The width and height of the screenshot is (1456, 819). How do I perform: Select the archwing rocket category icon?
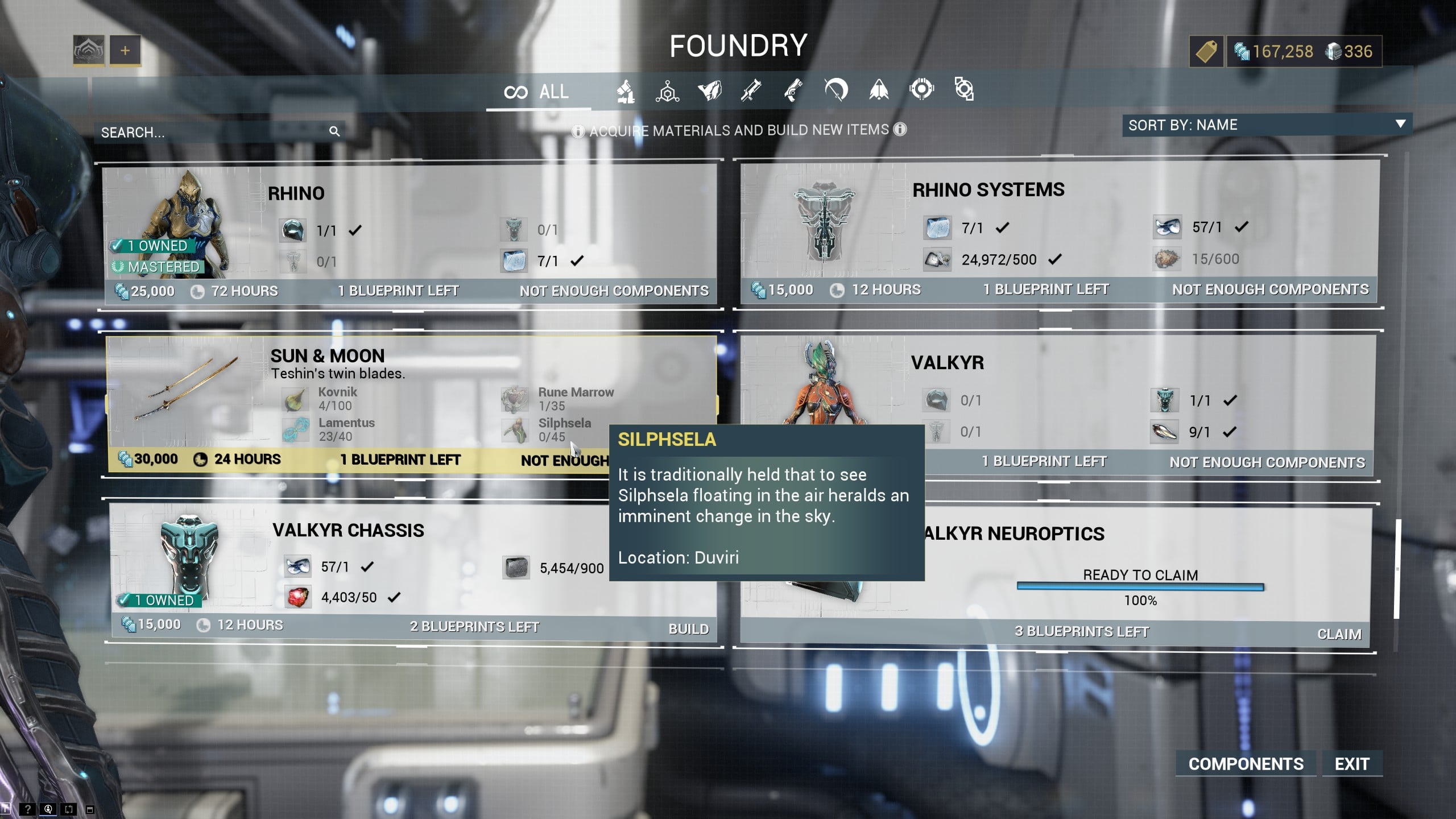tap(879, 90)
